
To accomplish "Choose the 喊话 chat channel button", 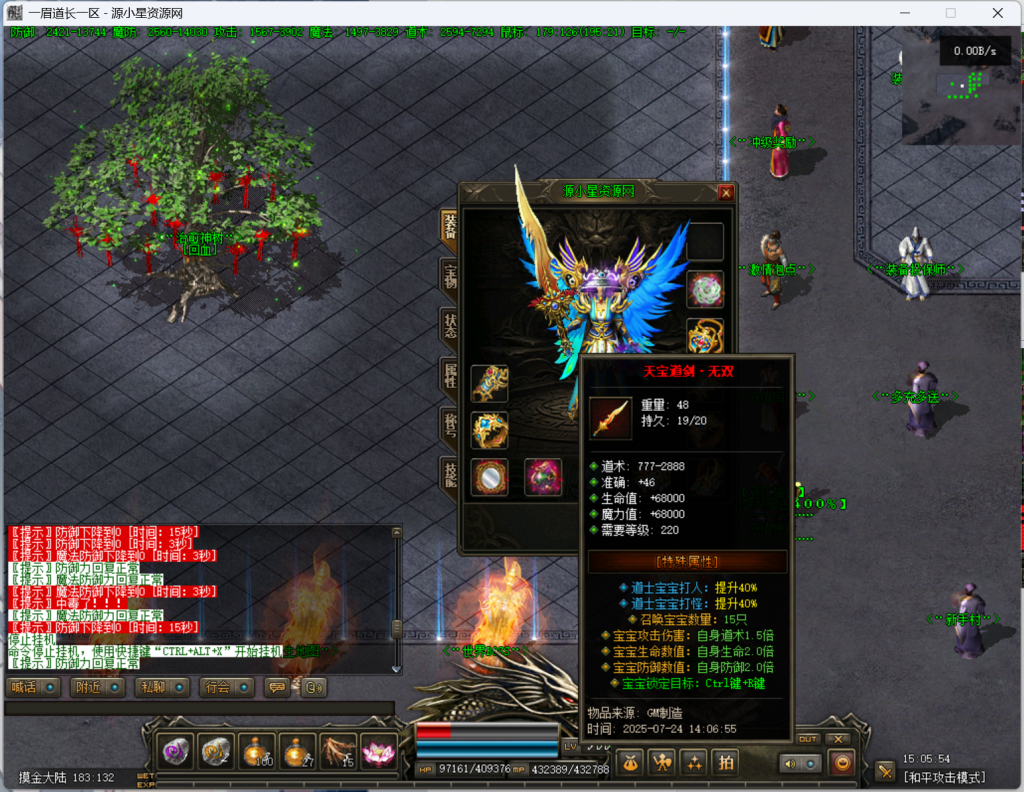I will [x=34, y=687].
